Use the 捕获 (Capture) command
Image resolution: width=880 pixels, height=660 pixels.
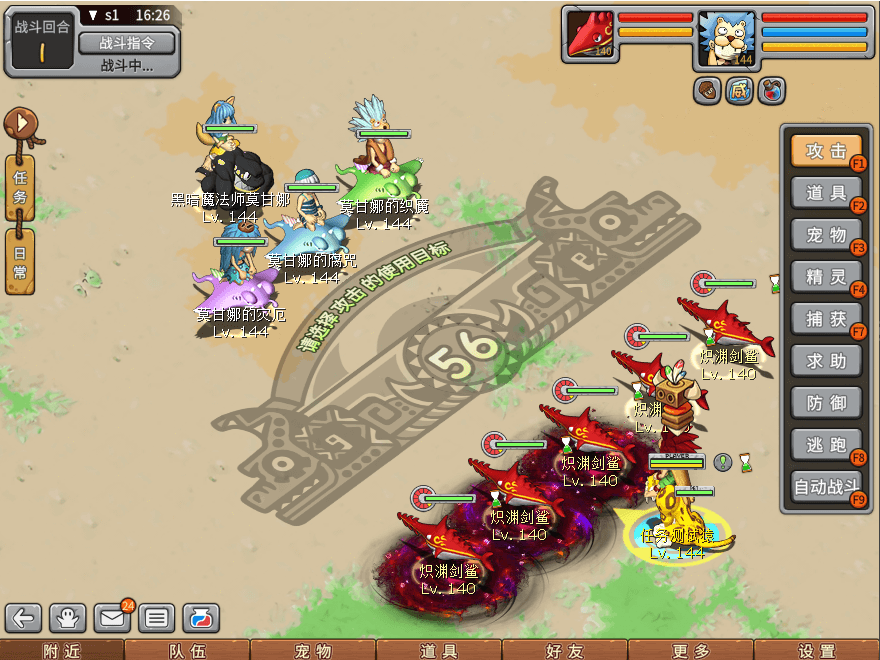826,319
